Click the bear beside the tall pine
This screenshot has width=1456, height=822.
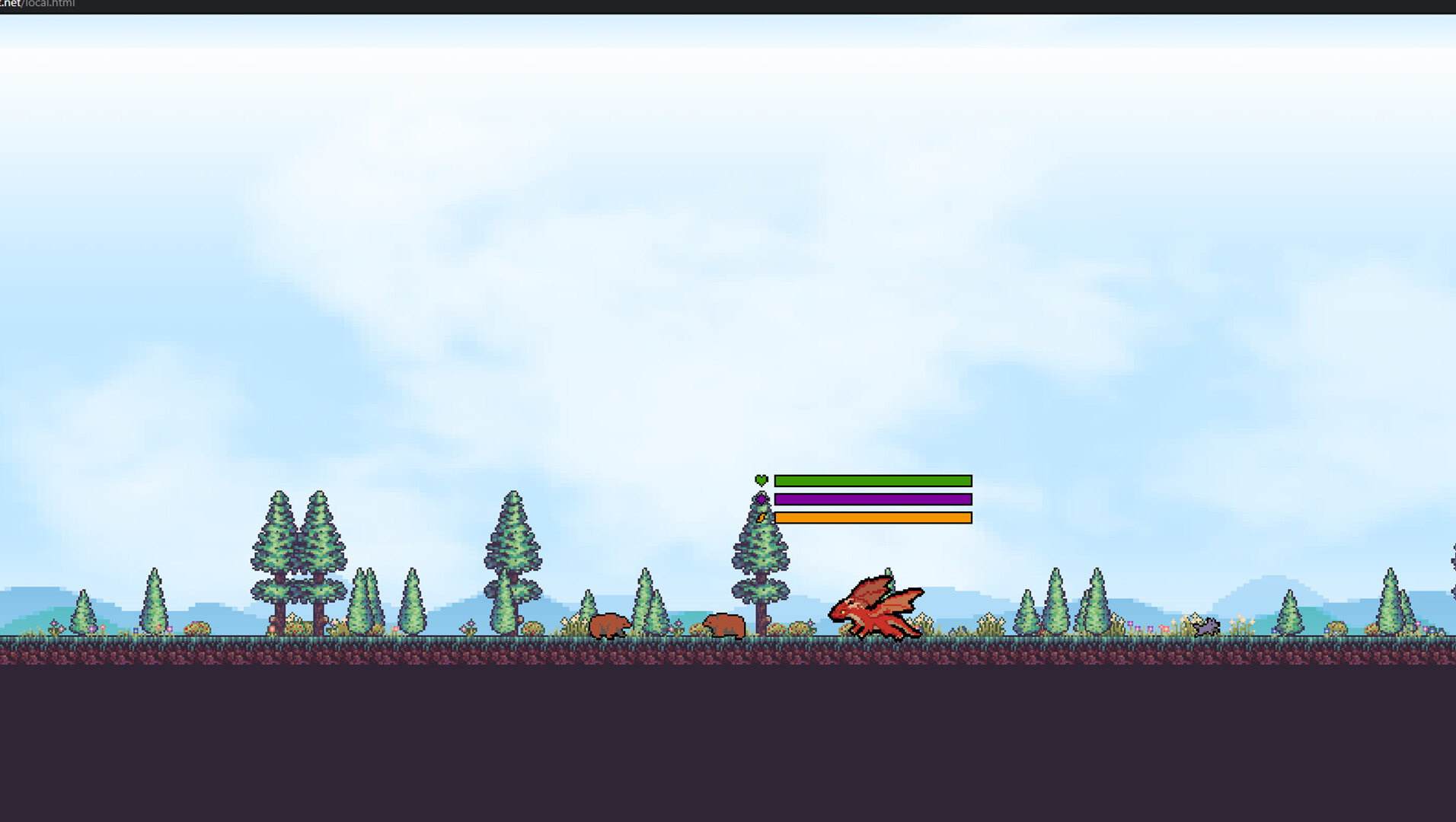(723, 626)
